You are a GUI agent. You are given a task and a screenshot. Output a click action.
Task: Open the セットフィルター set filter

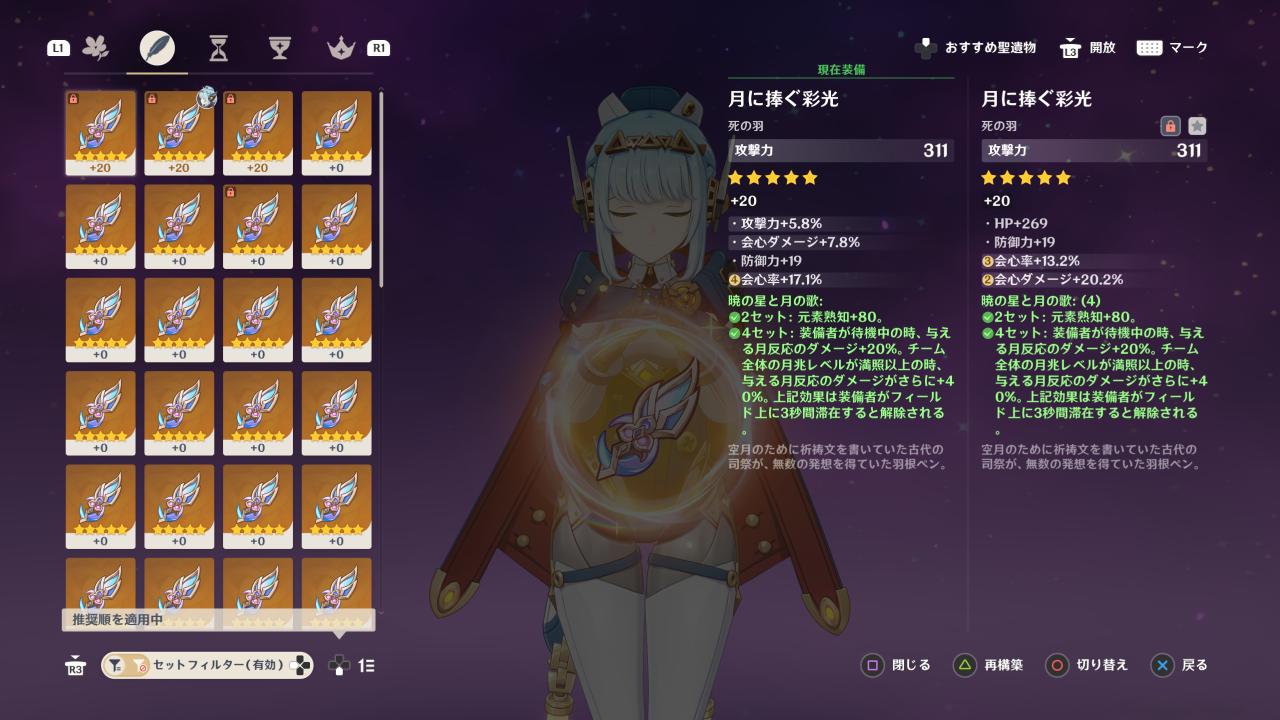[207, 665]
